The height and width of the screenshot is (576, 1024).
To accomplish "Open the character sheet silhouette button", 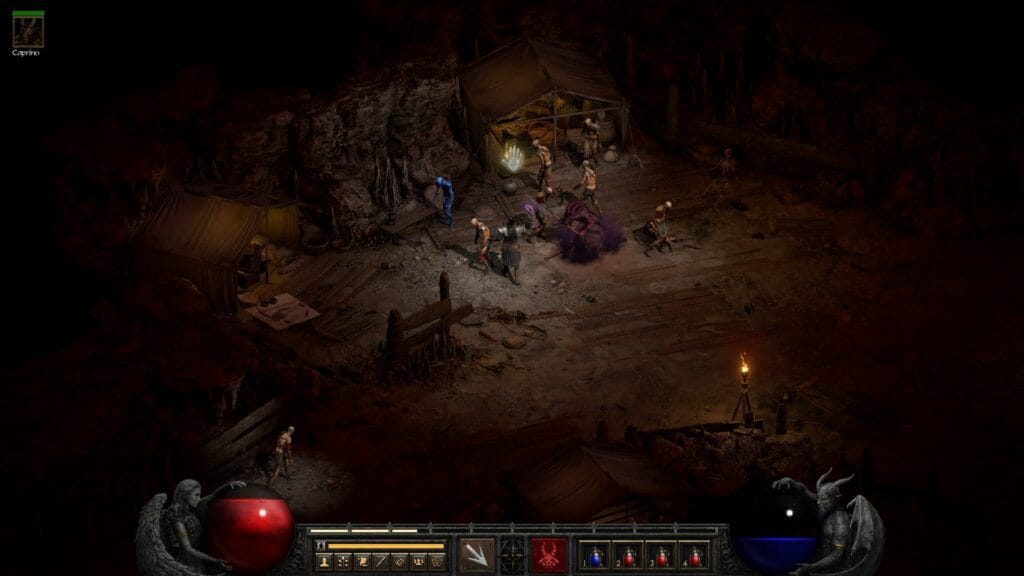I will (x=323, y=562).
